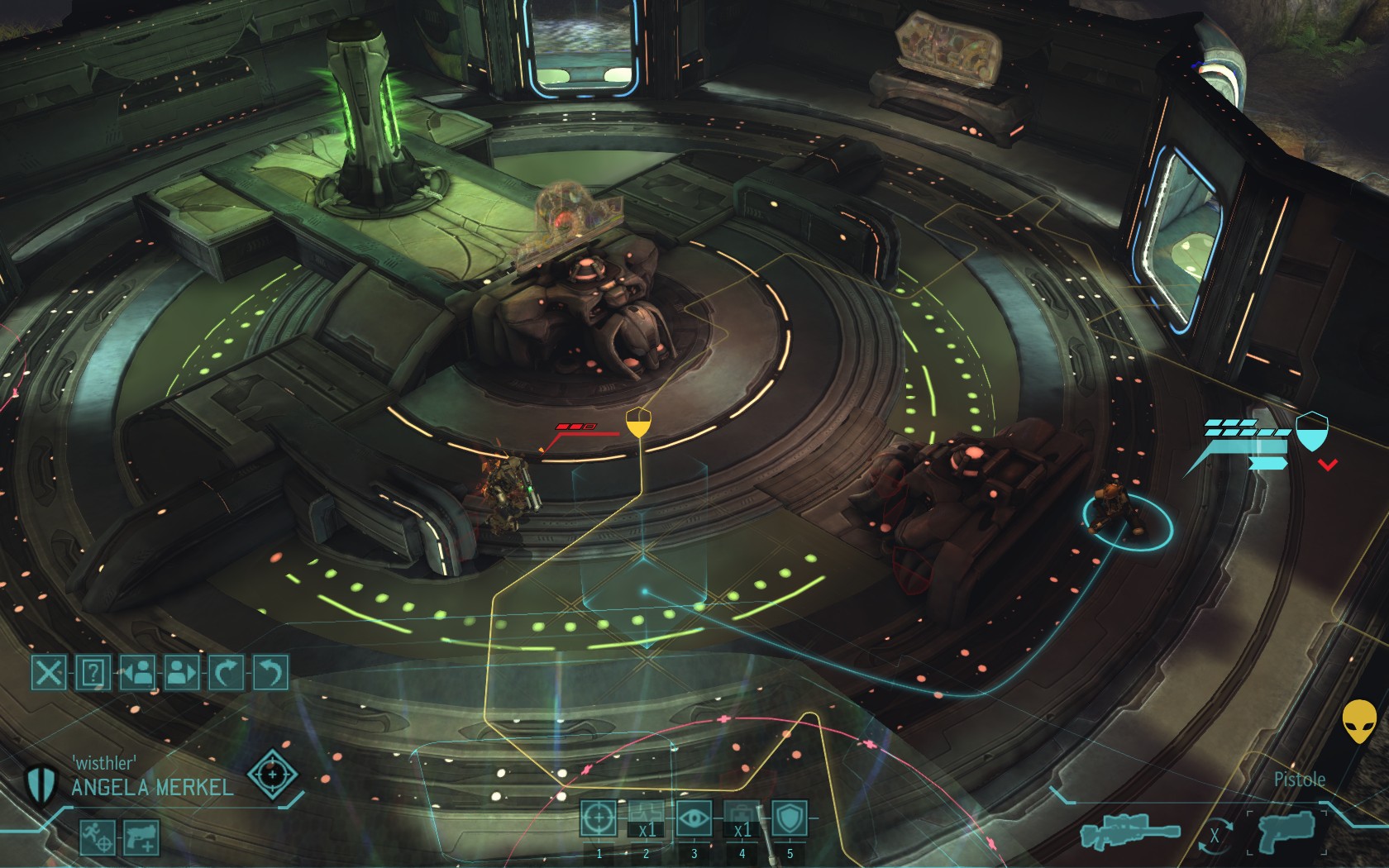Activate the shield hunker down ability

[x=789, y=818]
